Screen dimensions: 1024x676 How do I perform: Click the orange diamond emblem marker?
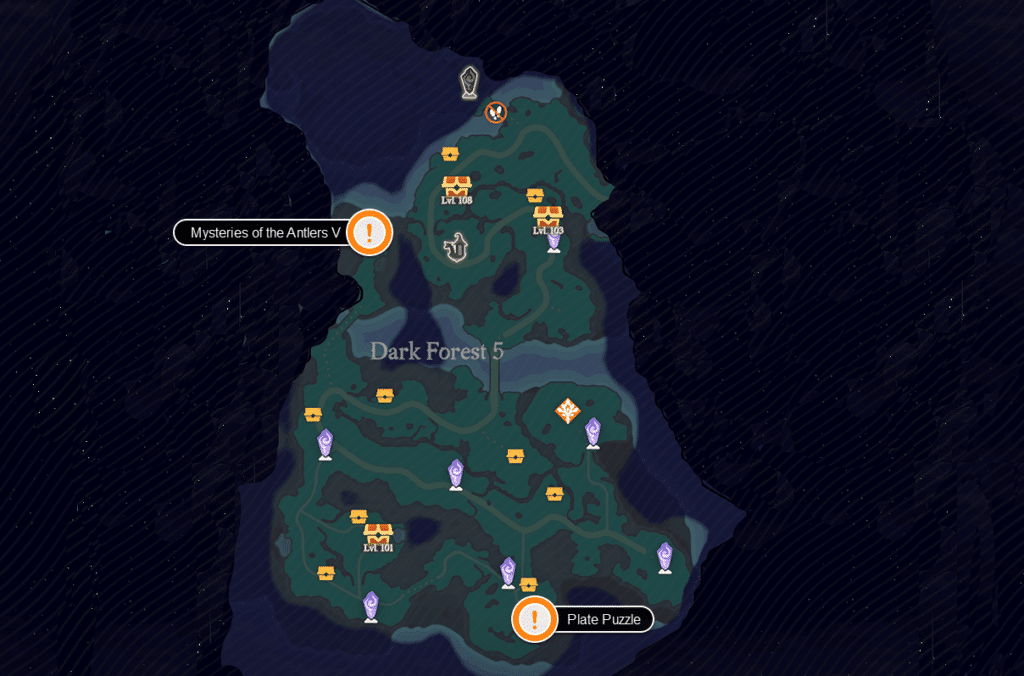[568, 410]
